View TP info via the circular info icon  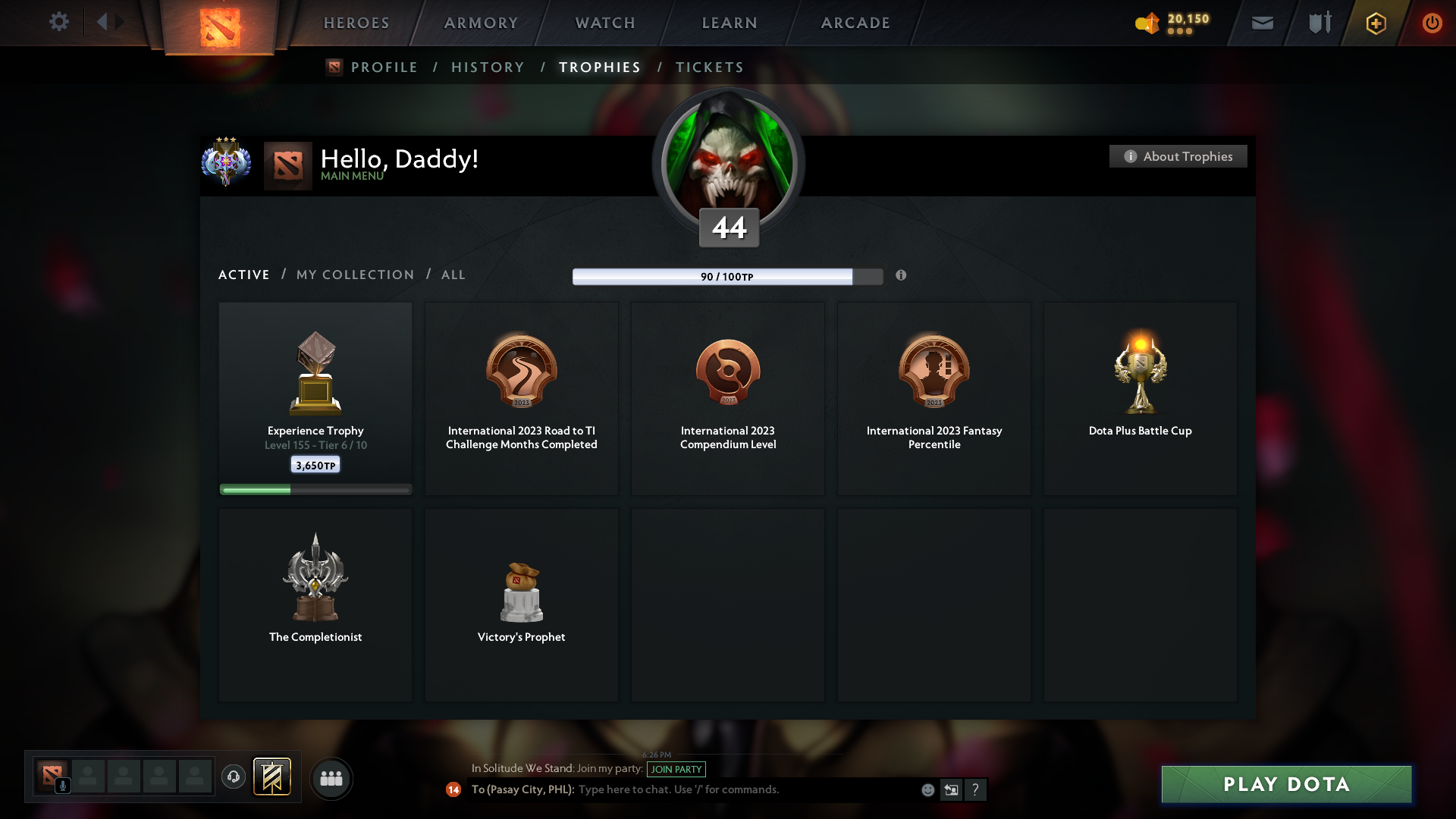(x=902, y=276)
